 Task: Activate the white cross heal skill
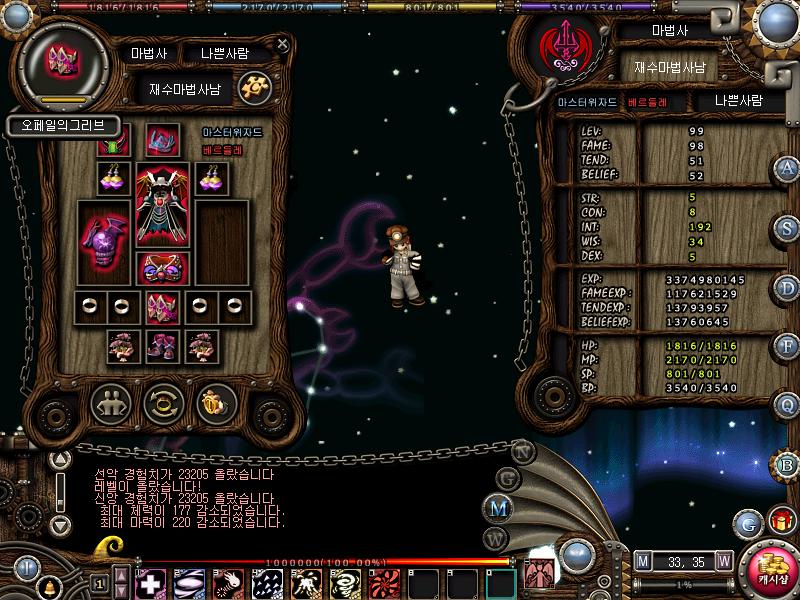151,582
